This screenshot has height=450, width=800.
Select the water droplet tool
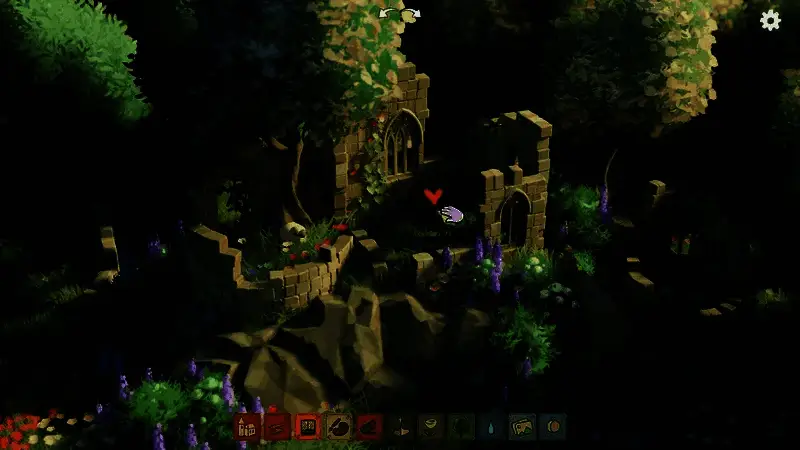click(491, 427)
